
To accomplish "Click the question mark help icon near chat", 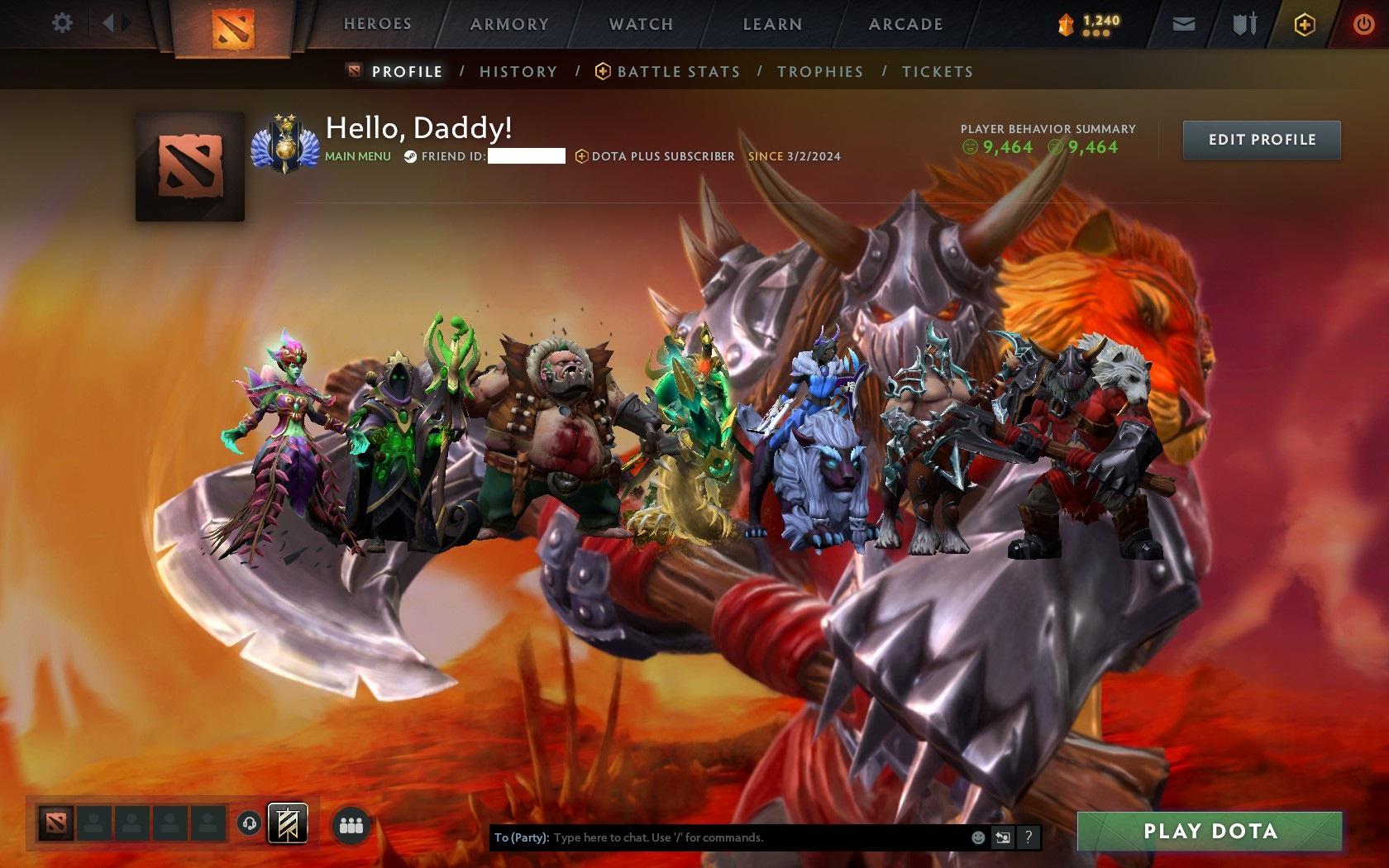I will 1028,837.
